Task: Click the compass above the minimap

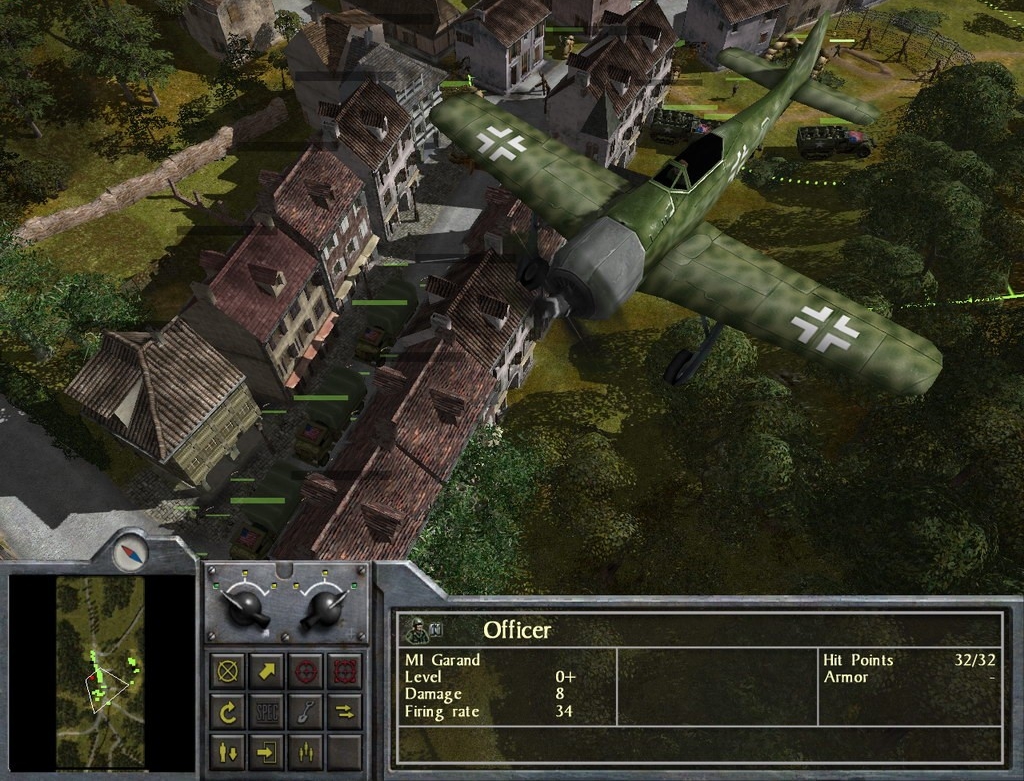Action: (x=130, y=552)
